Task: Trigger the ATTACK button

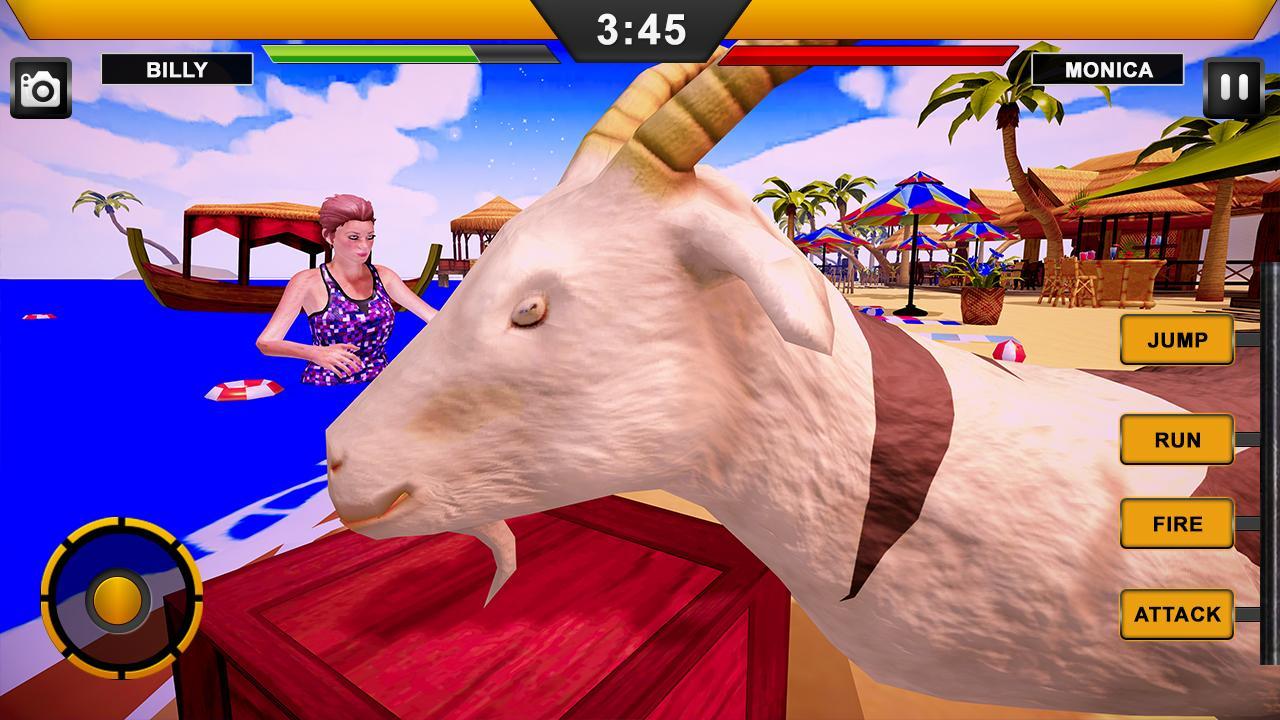Action: pyautogui.click(x=1177, y=614)
